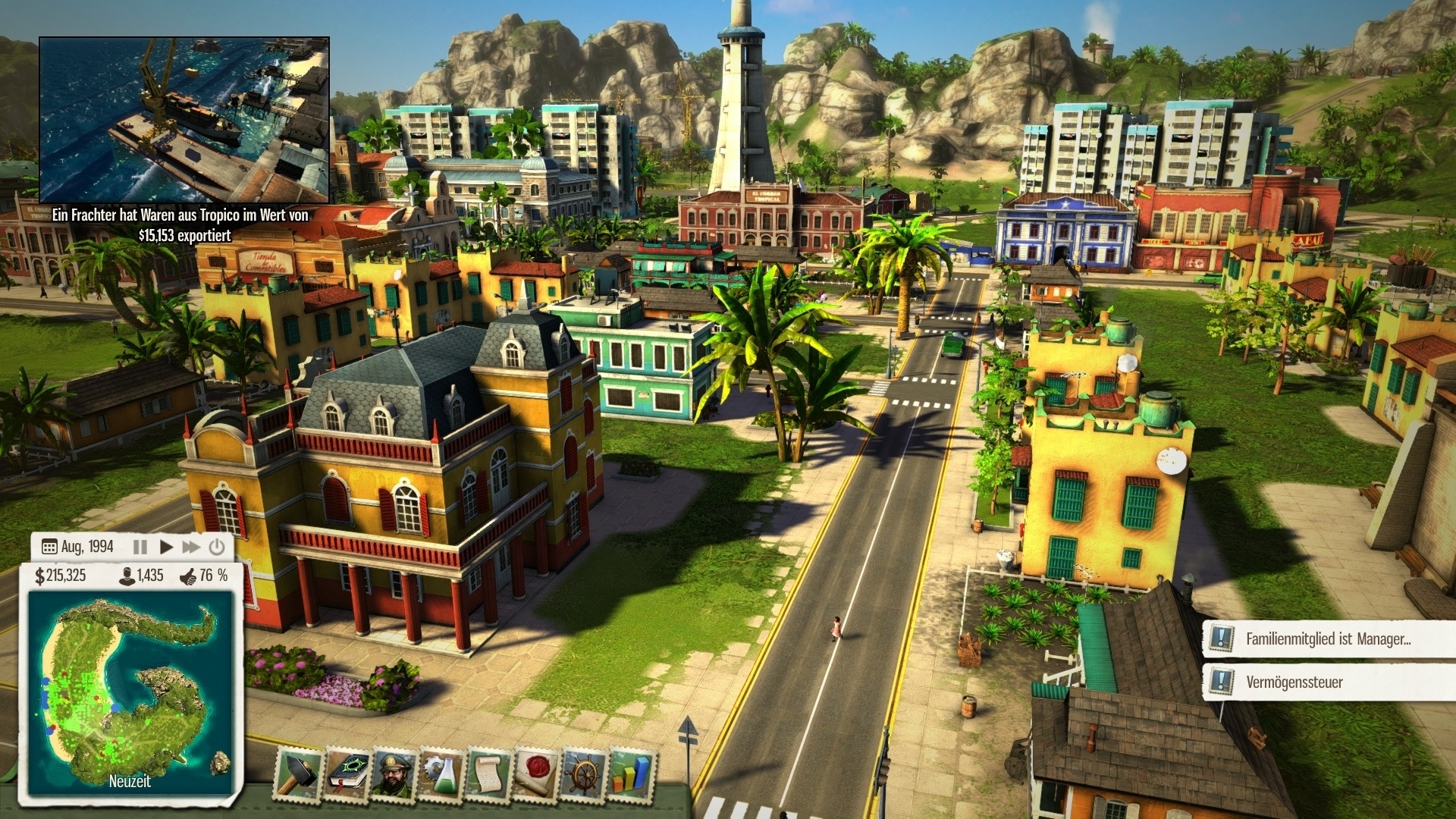The height and width of the screenshot is (819, 1456).
Task: Click the population count showing 1,435
Action: (141, 576)
